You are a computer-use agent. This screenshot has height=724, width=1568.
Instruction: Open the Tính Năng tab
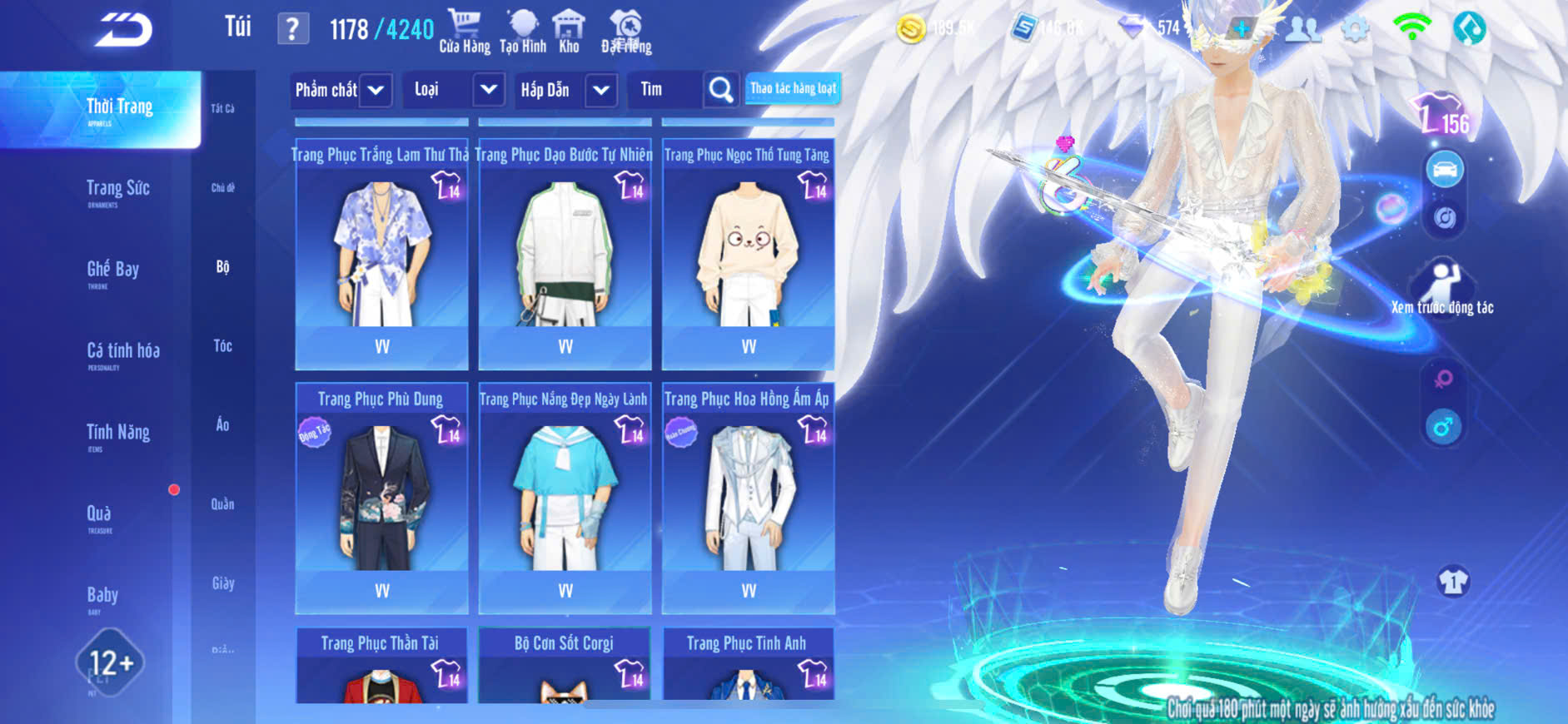pos(117,433)
